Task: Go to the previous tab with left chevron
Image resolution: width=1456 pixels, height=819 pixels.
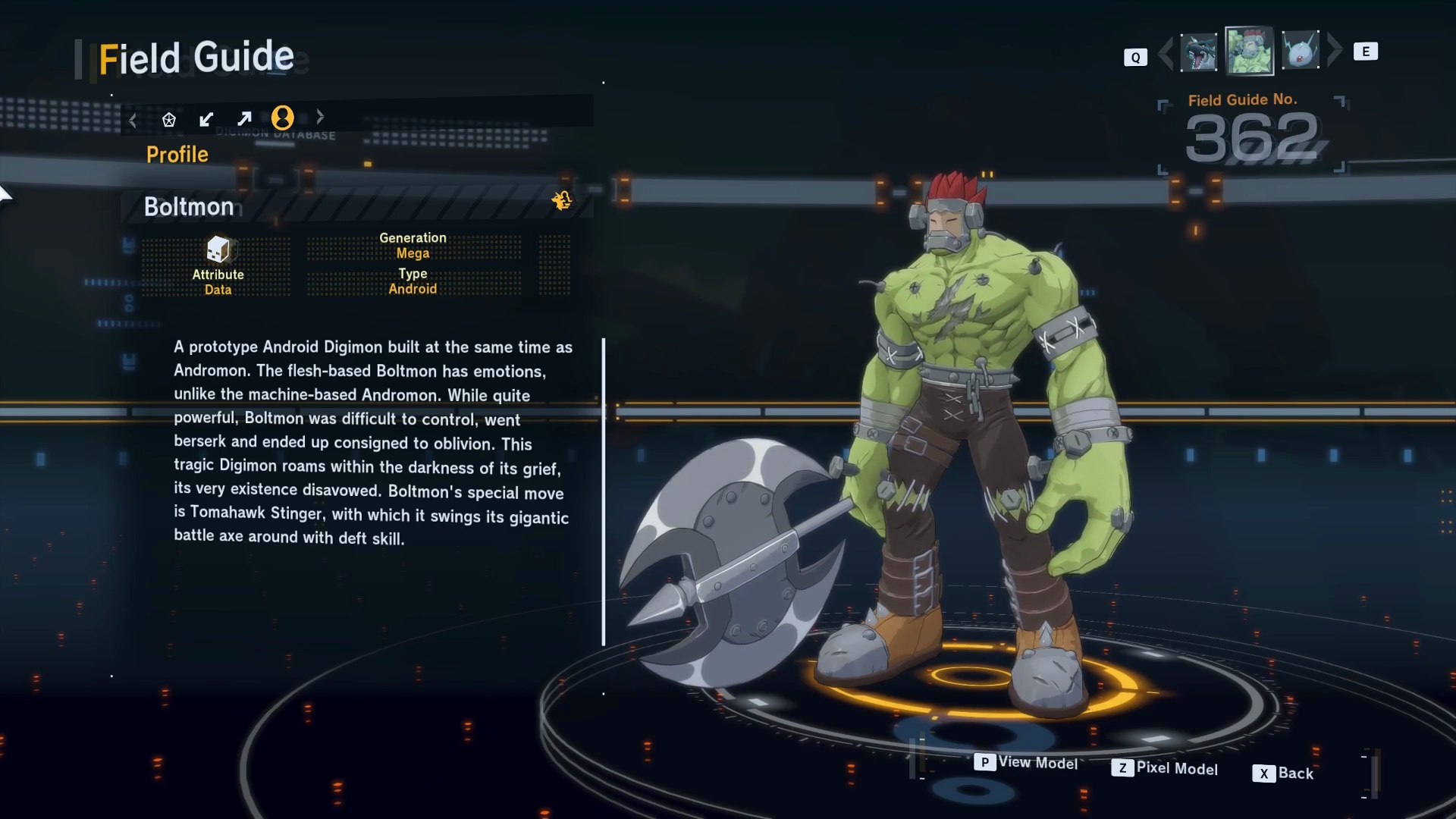Action: point(133,120)
